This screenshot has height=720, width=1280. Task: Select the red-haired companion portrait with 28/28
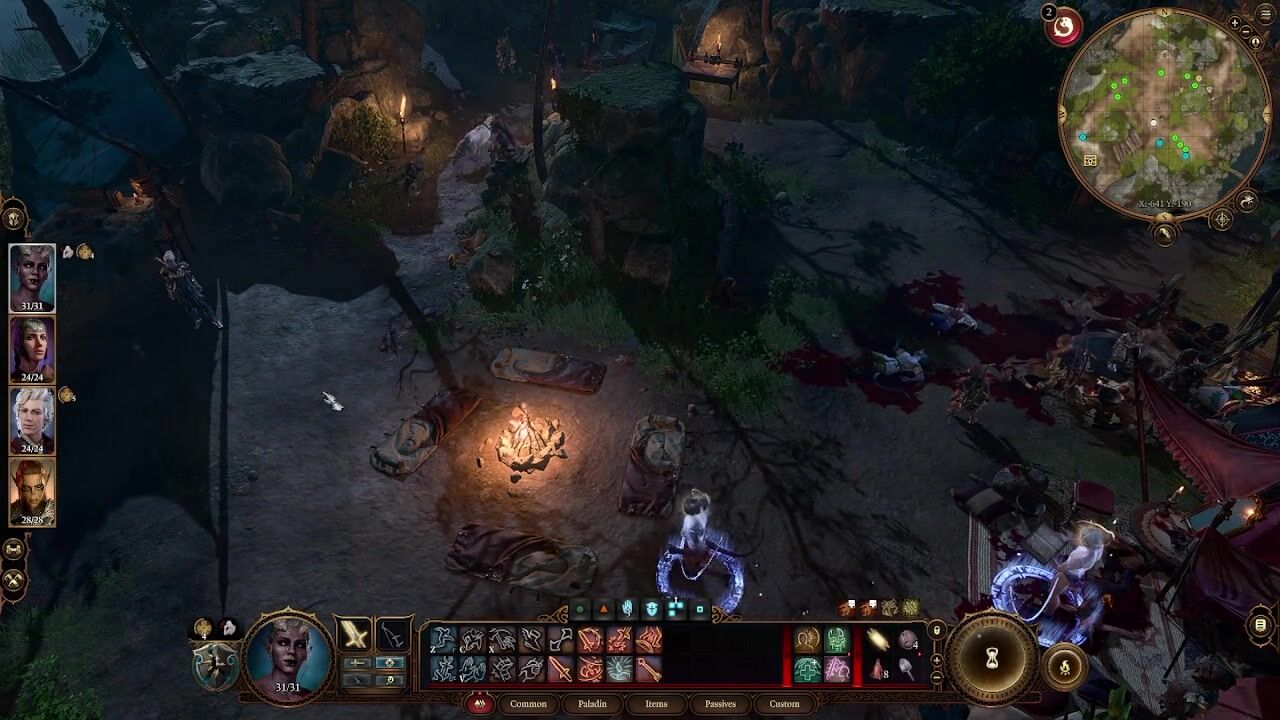pos(32,491)
